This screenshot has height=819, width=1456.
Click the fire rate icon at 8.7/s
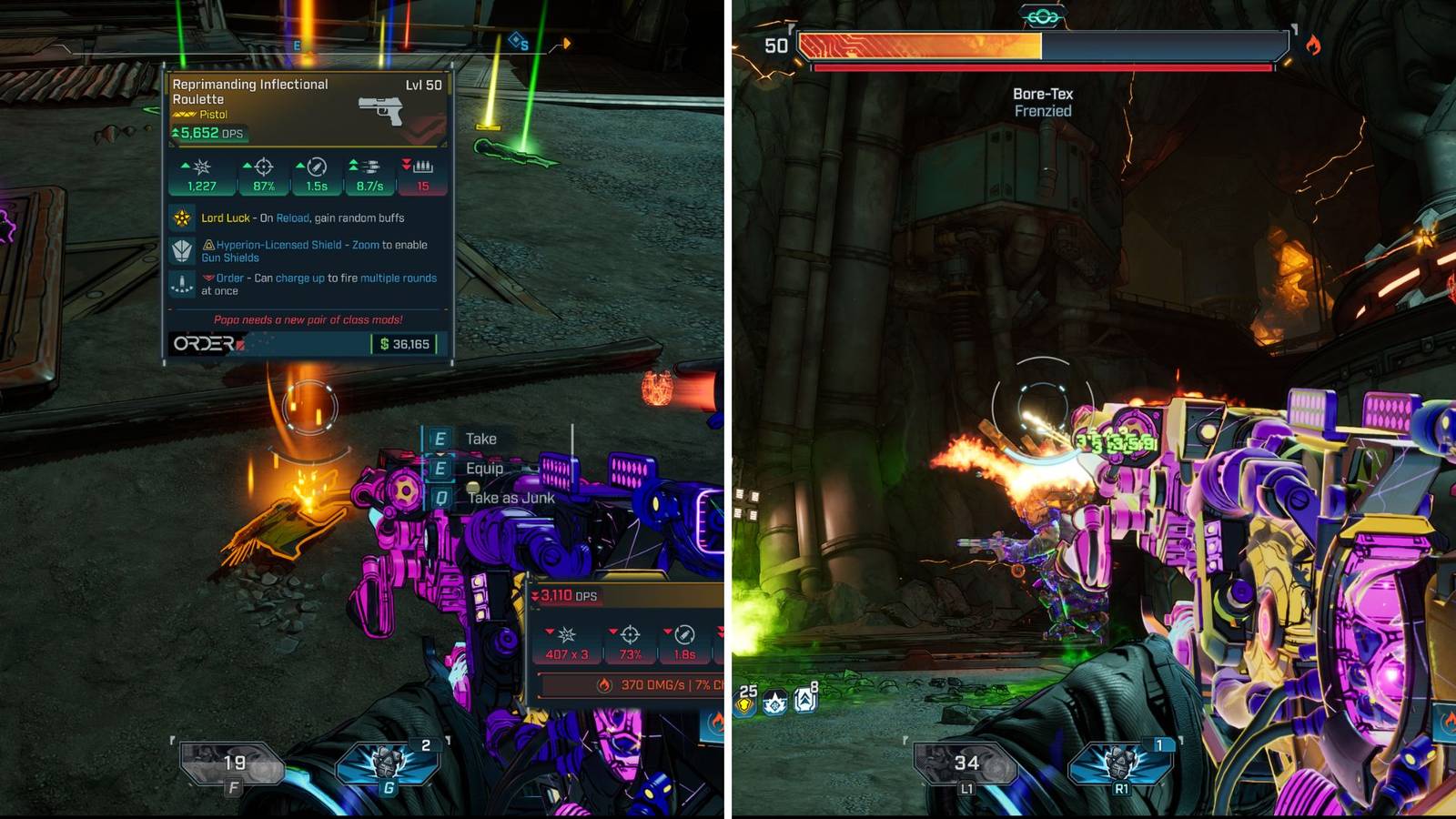[369, 167]
